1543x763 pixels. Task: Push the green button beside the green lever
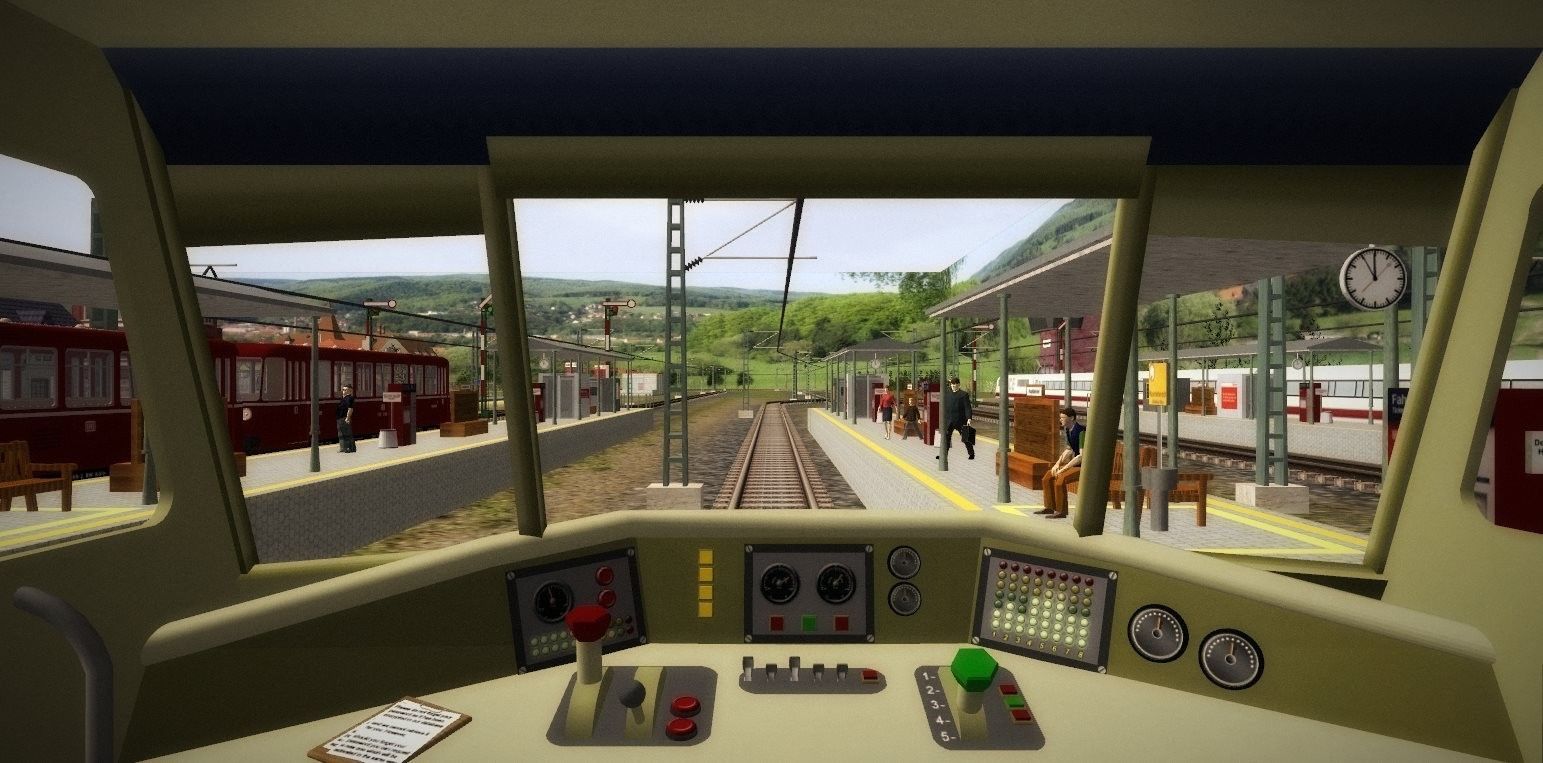(x=1017, y=702)
